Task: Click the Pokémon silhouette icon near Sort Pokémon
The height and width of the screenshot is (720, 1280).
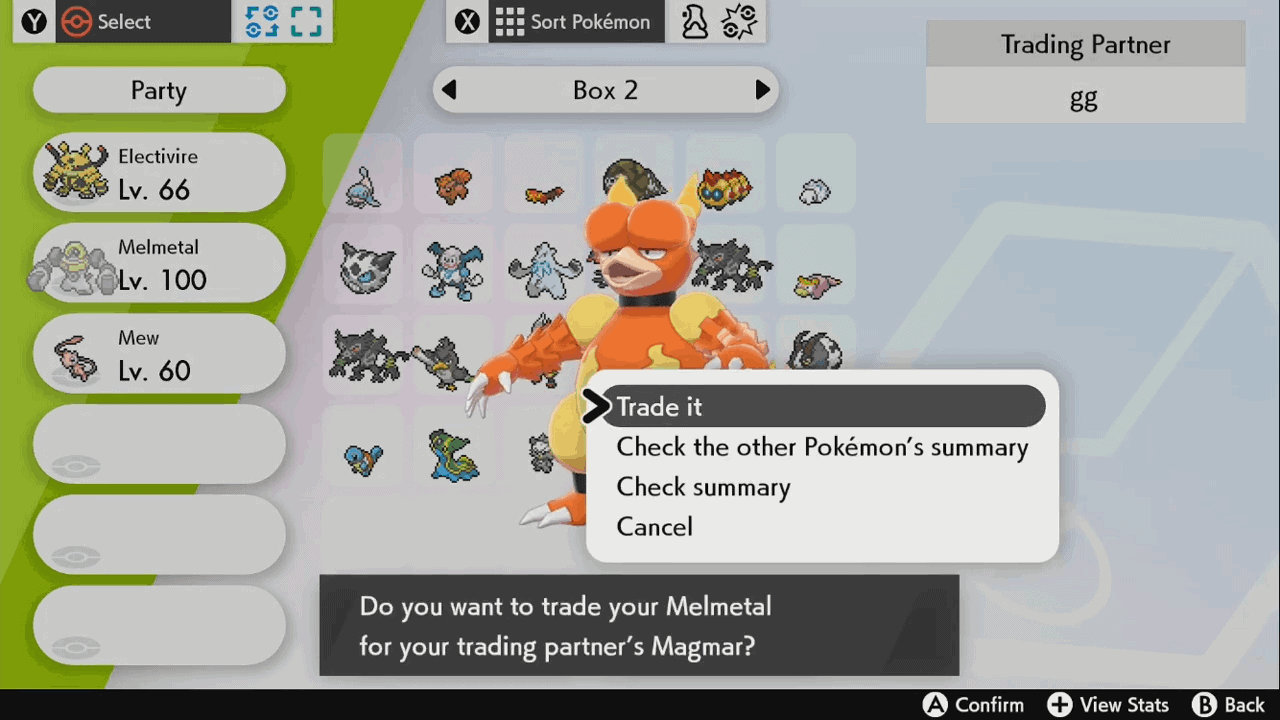Action: (x=694, y=20)
